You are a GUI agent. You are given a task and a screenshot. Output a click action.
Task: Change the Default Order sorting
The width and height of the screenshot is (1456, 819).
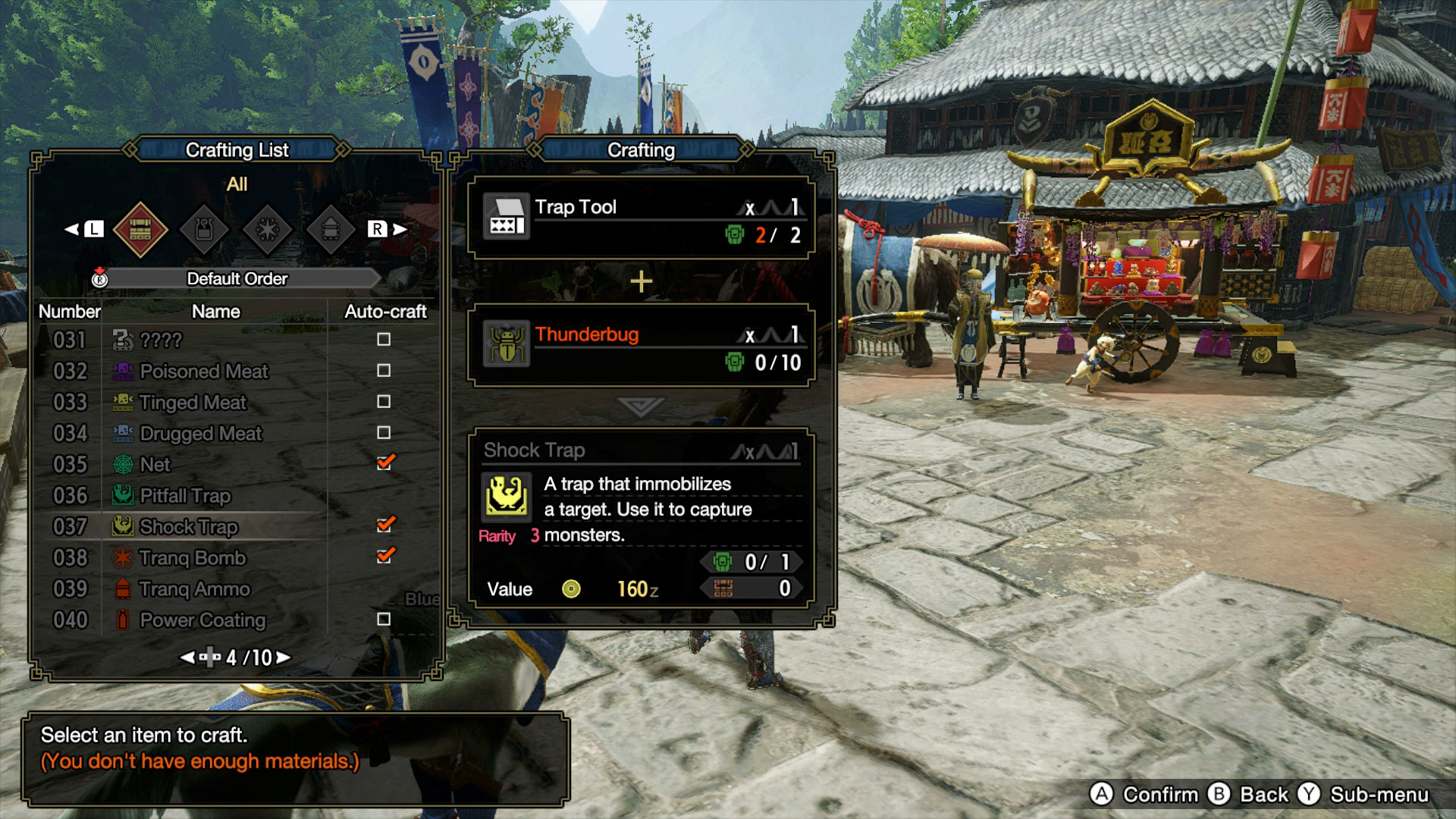237,278
